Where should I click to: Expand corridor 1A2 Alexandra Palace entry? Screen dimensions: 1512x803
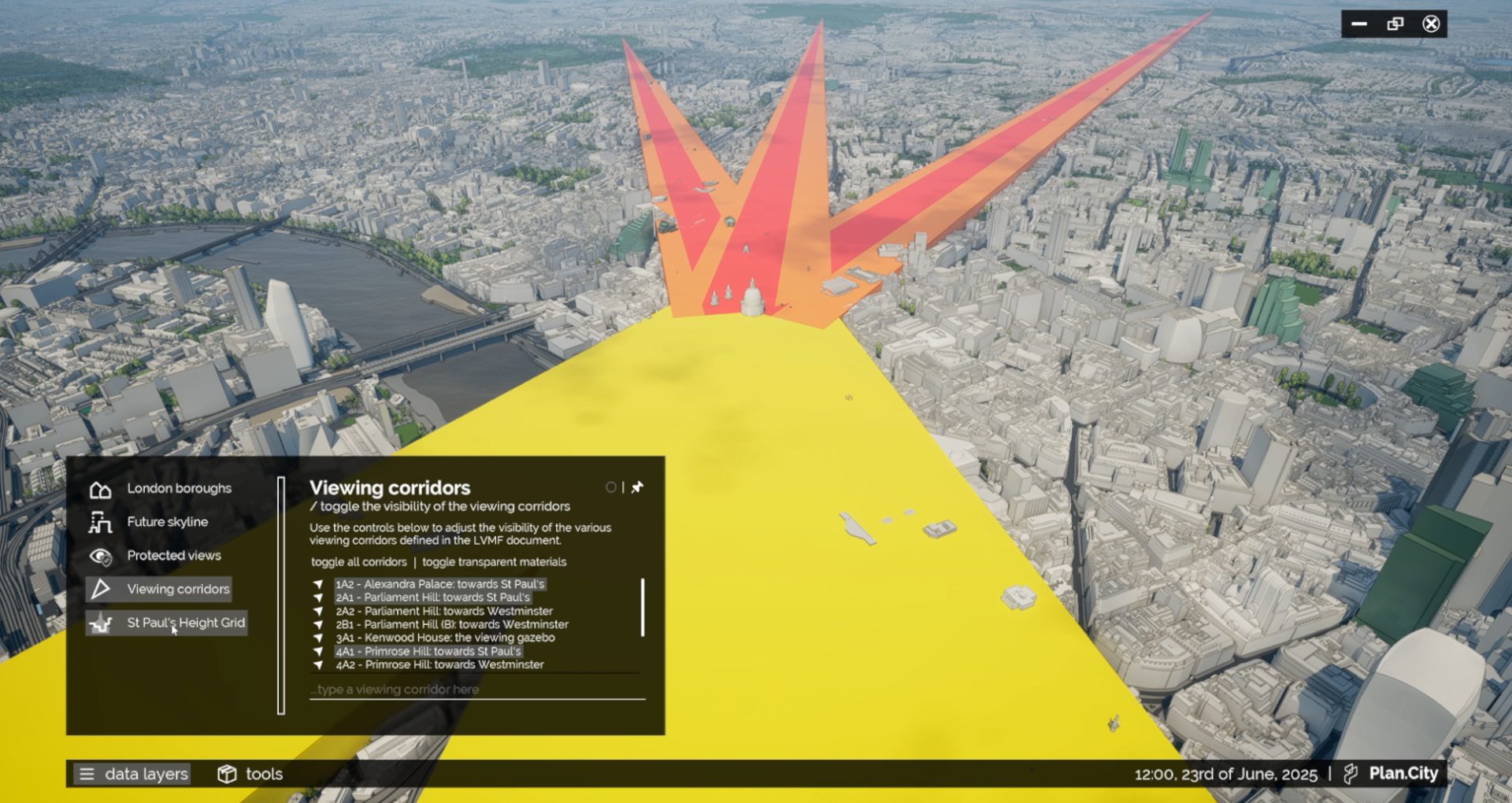point(319,584)
